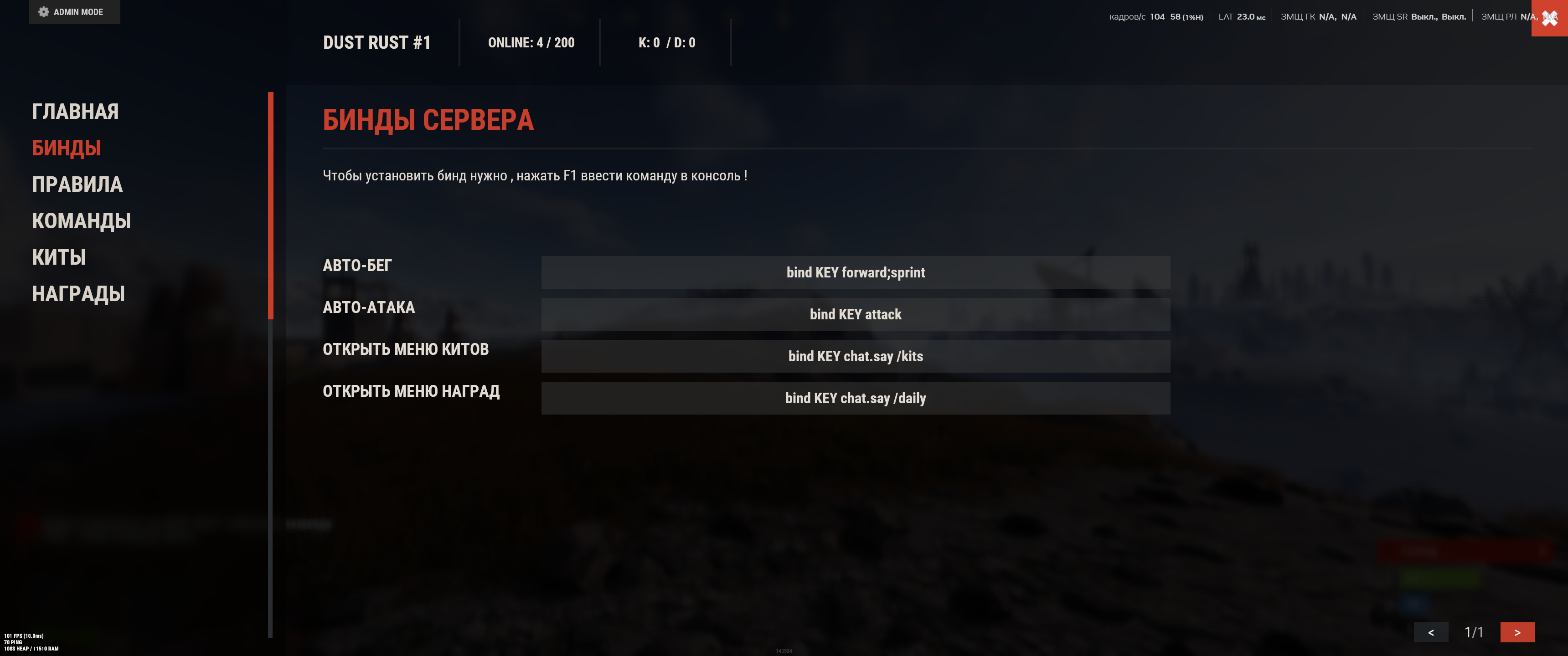Advance with the red next page arrow
The width and height of the screenshot is (1568, 656).
click(x=1517, y=632)
